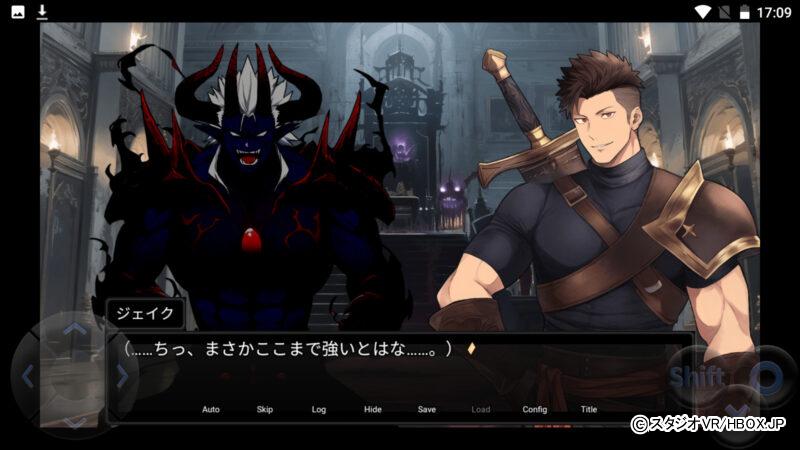The image size is (800, 450).
Task: Enable Auto text advance mode
Action: 211,409
